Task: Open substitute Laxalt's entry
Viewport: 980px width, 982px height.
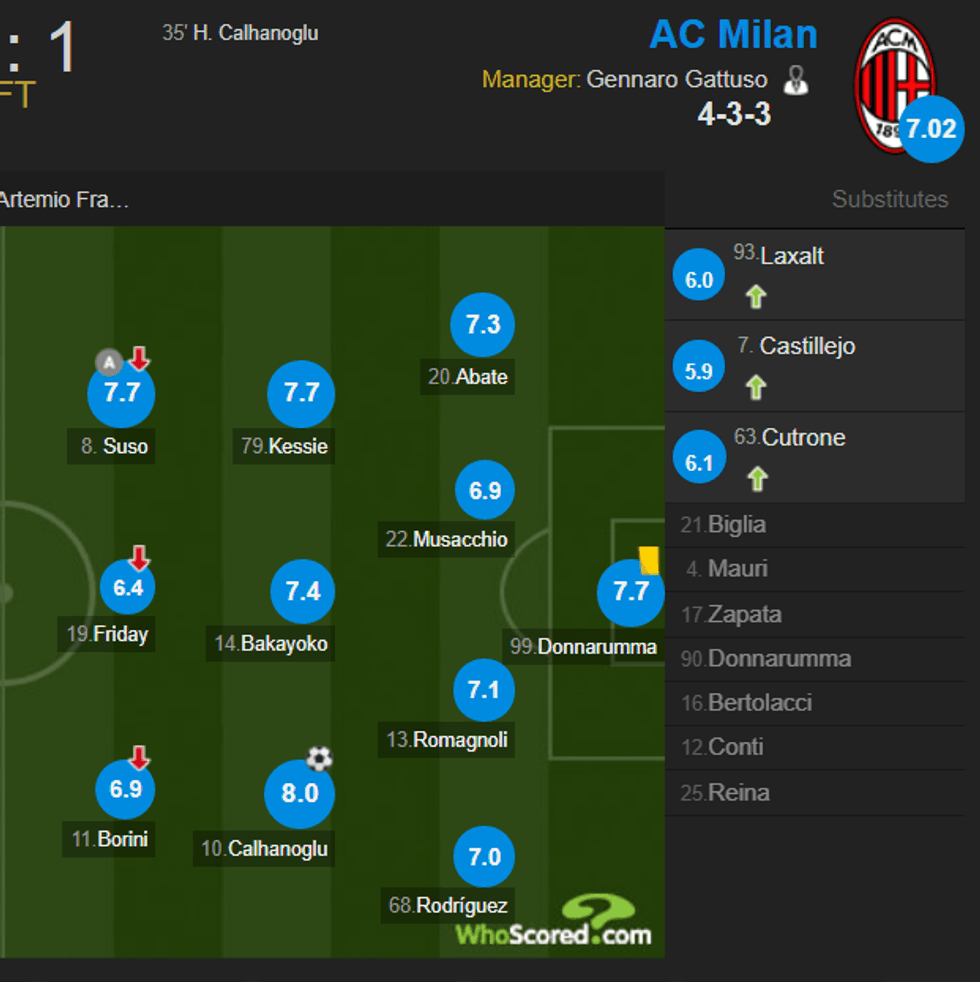Action: 792,256
